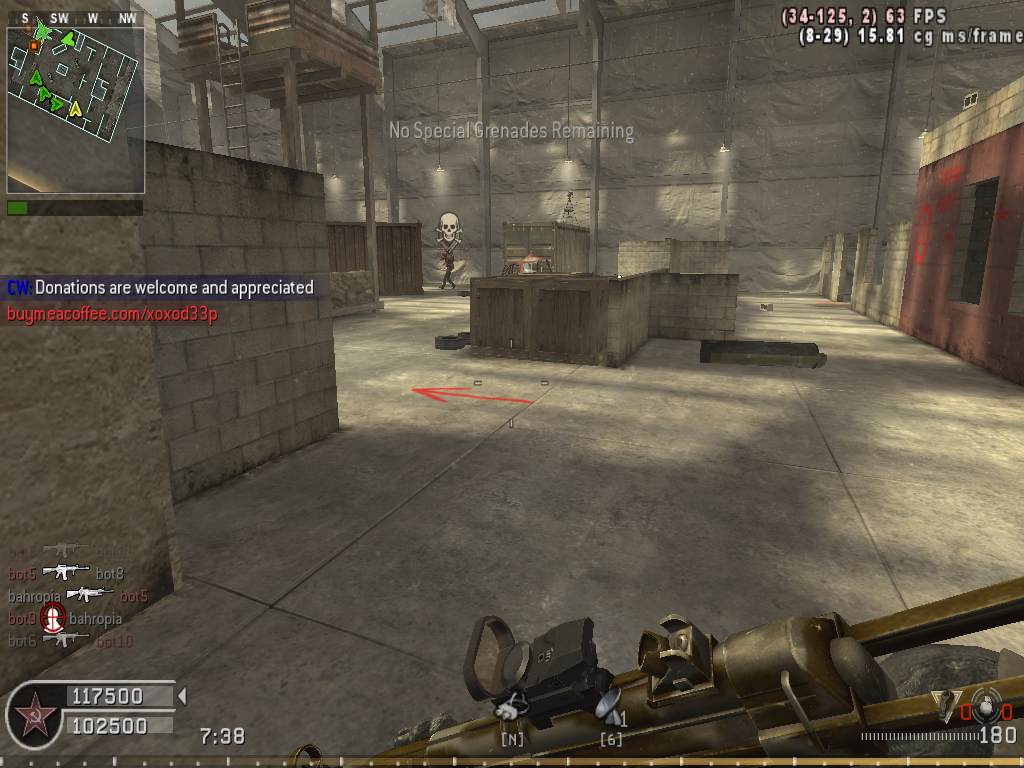Viewport: 1024px width, 768px height.
Task: Click the small arrow beside the 117500 score
Action: coord(181,695)
